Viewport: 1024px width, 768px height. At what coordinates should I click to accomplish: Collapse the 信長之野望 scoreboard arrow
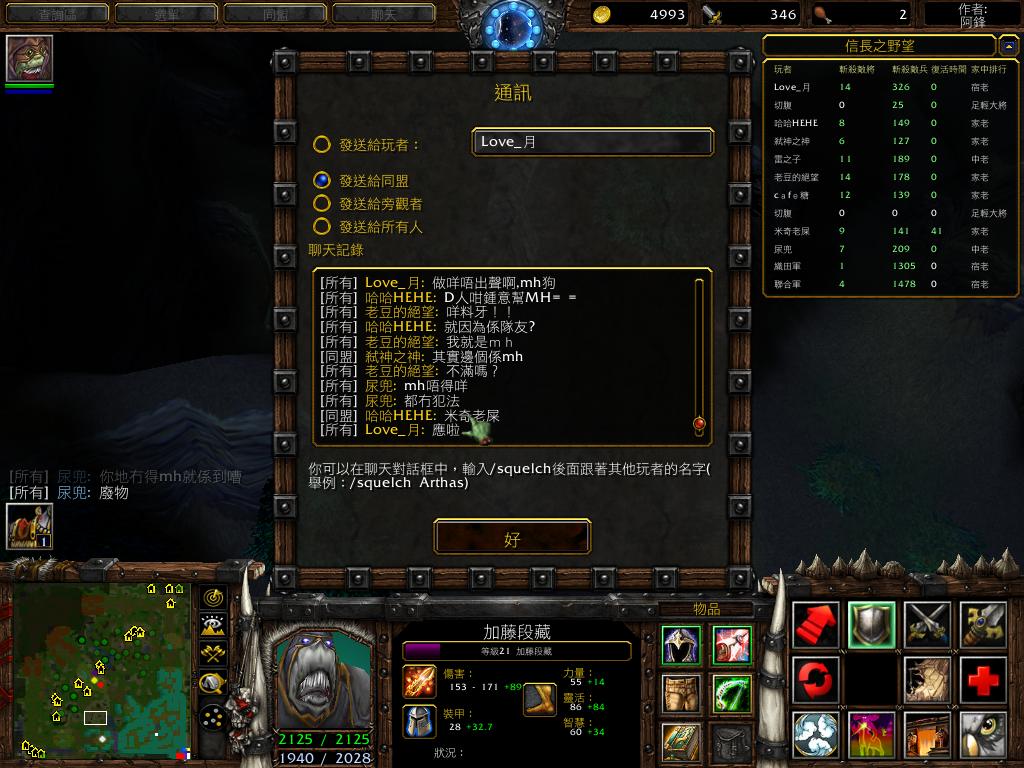[1009, 46]
